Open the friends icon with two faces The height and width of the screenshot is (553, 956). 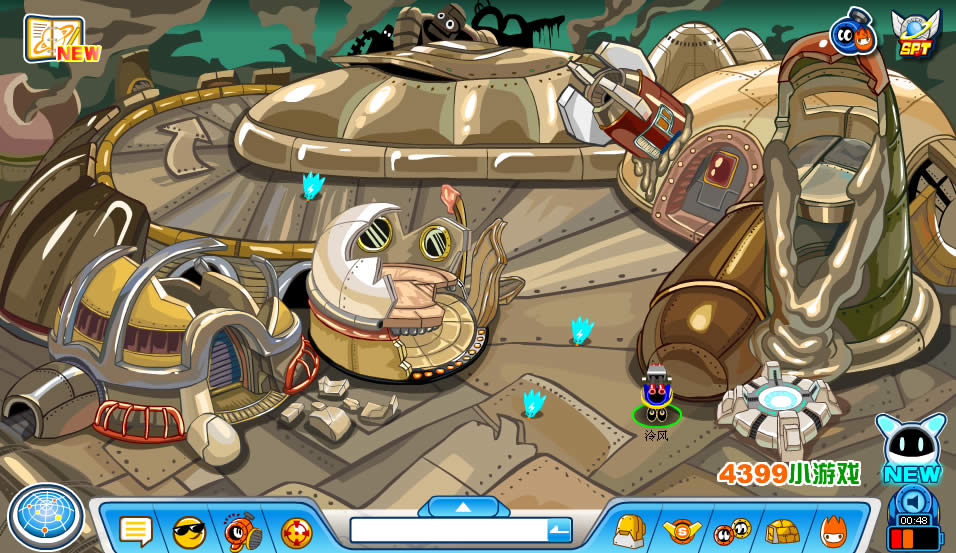point(732,531)
